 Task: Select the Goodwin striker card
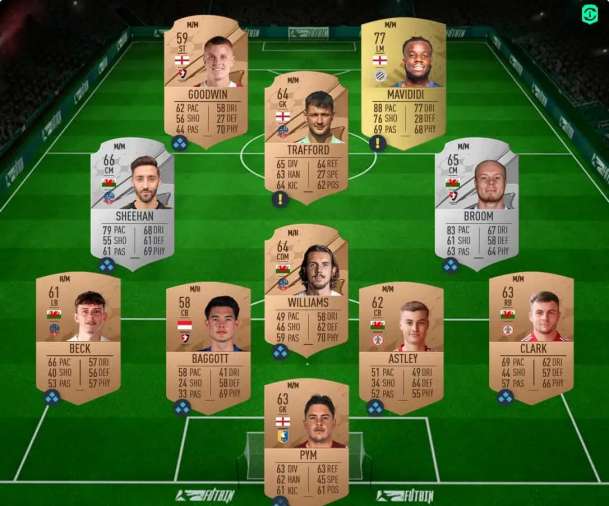click(206, 76)
